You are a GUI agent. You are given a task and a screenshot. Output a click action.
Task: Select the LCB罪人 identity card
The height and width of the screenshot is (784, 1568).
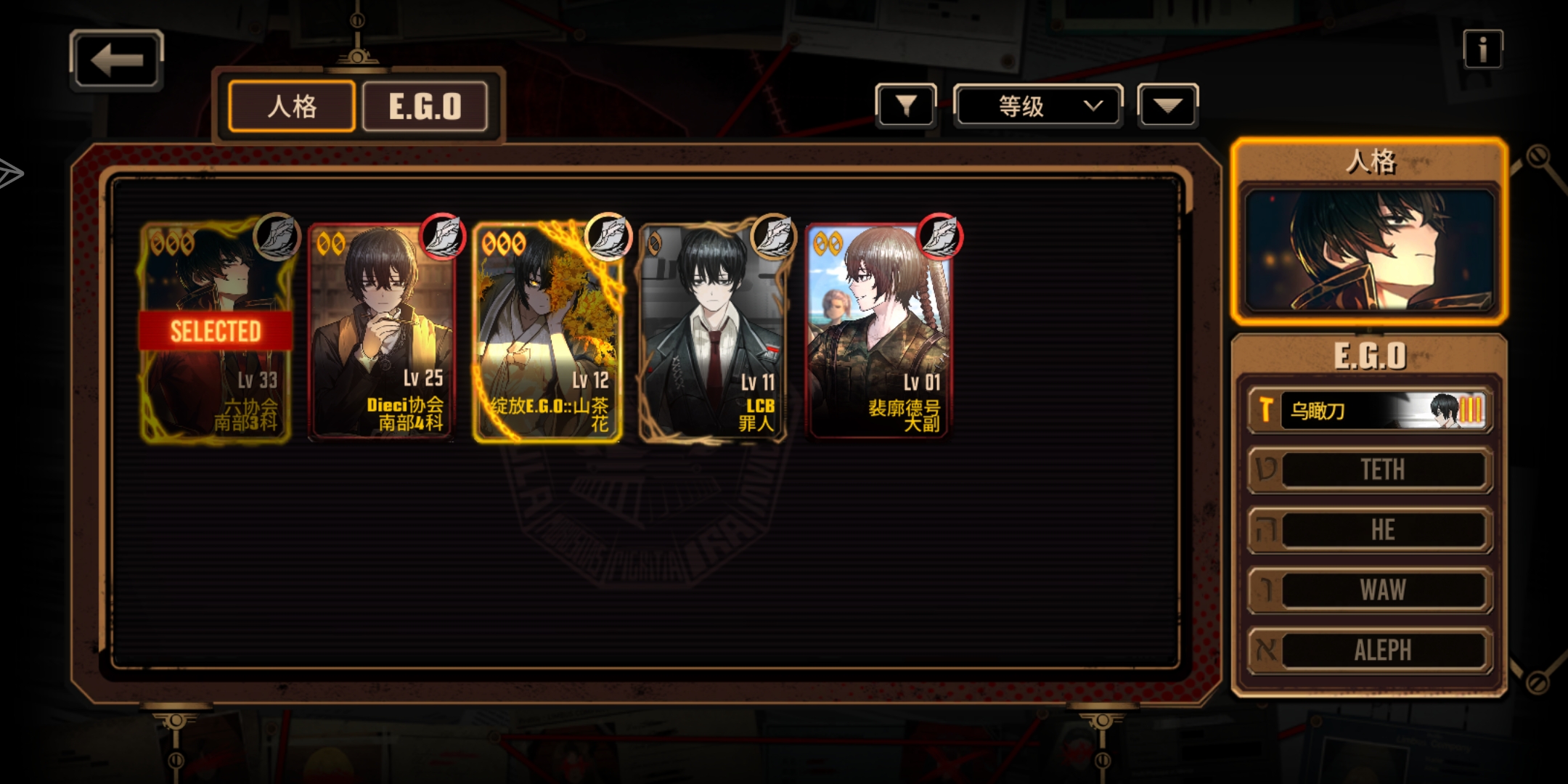(x=713, y=332)
